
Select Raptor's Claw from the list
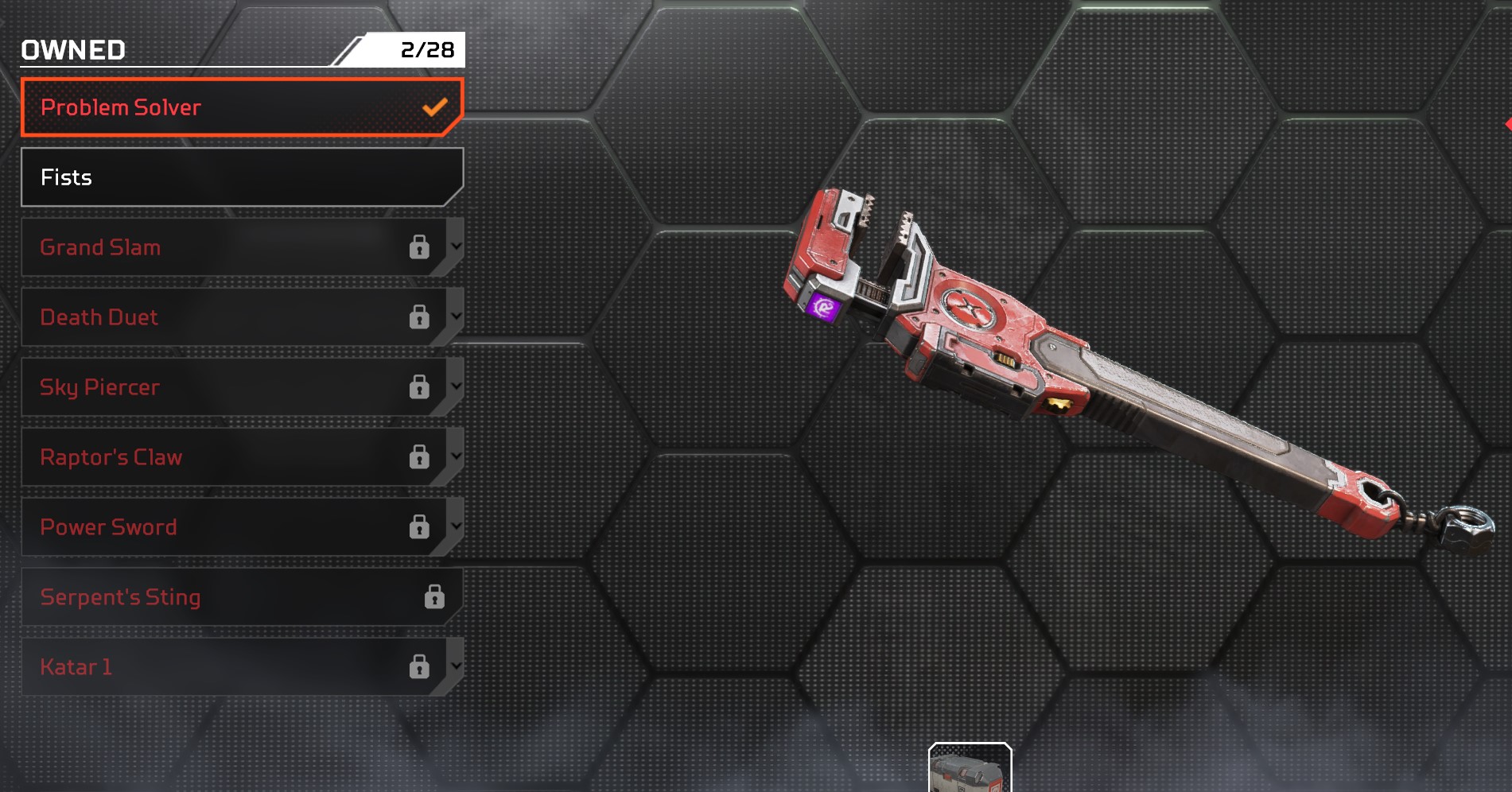pyautogui.click(x=223, y=457)
